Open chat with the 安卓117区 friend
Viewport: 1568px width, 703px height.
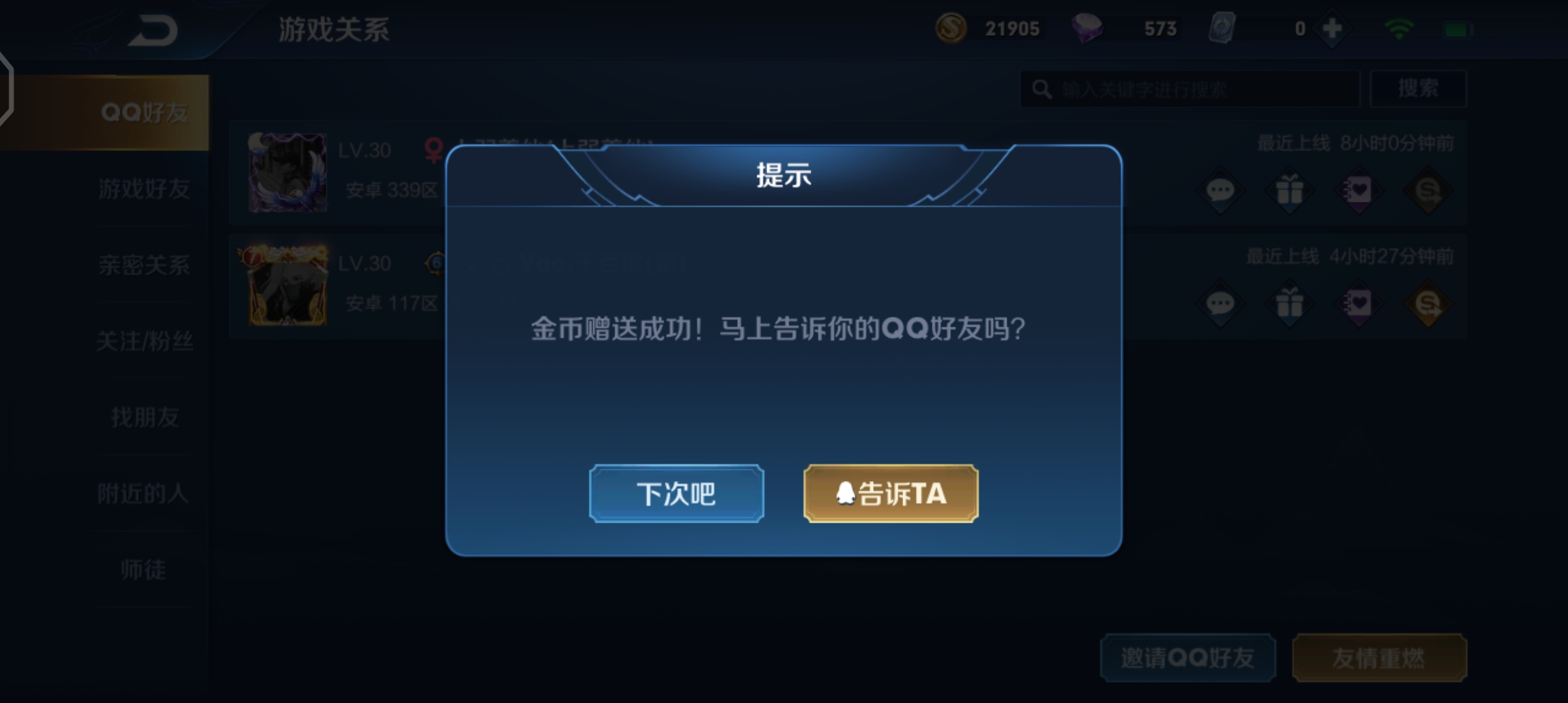(x=1220, y=303)
